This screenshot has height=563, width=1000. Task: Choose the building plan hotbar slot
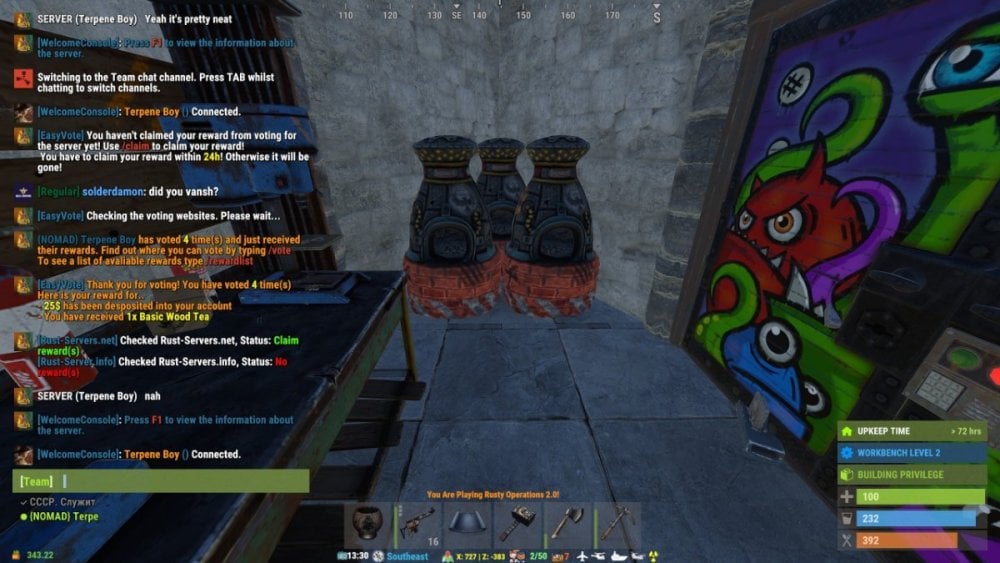pyautogui.click(x=468, y=522)
